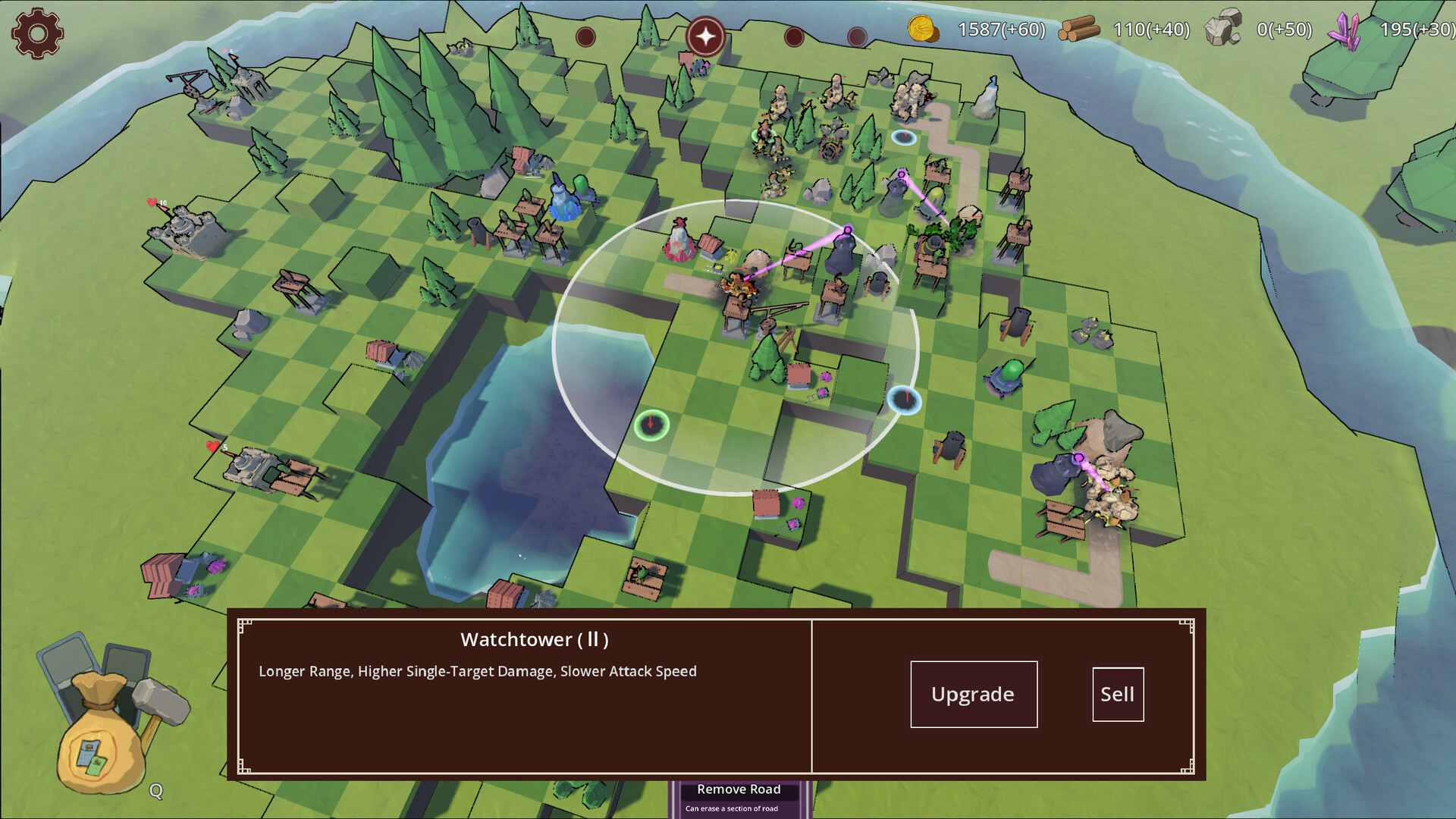Click the first dark wave indicator circle
Viewport: 1456px width, 819px height.
click(584, 35)
